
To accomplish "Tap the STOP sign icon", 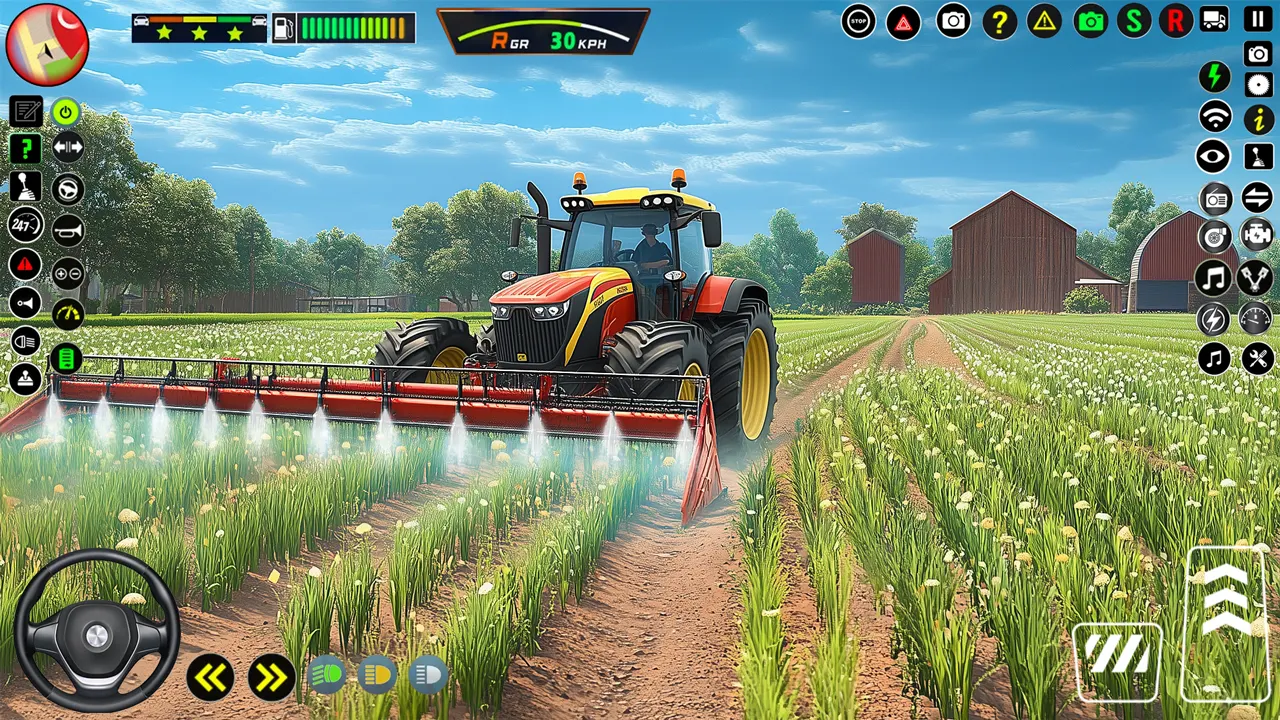I will pyautogui.click(x=858, y=21).
